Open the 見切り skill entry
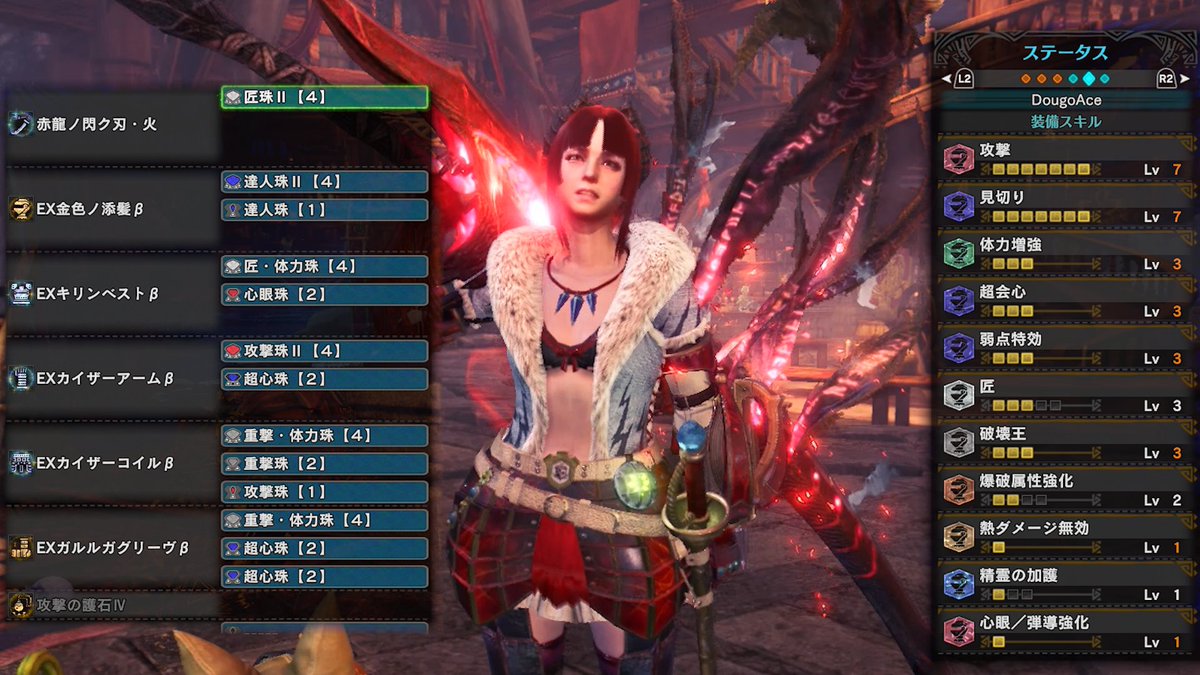Screen dimensions: 1200x675 [1064, 206]
